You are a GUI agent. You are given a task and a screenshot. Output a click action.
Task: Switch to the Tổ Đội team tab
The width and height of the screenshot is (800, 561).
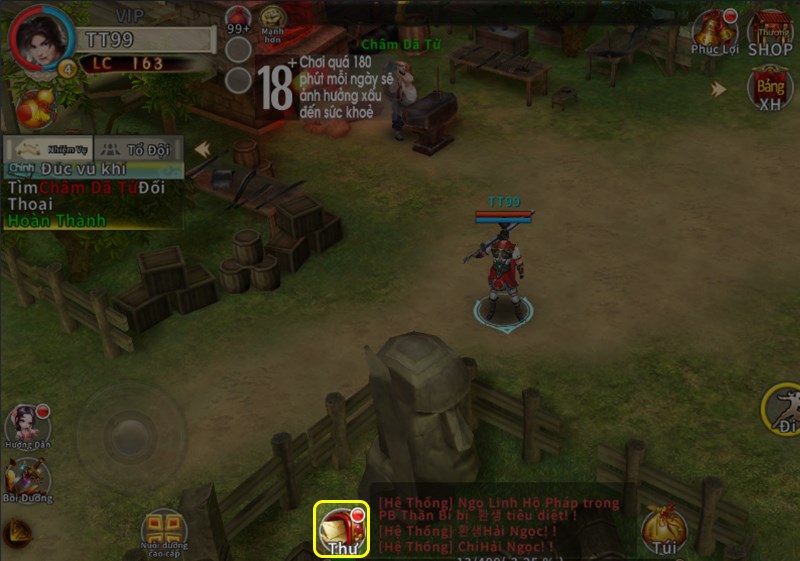point(140,149)
